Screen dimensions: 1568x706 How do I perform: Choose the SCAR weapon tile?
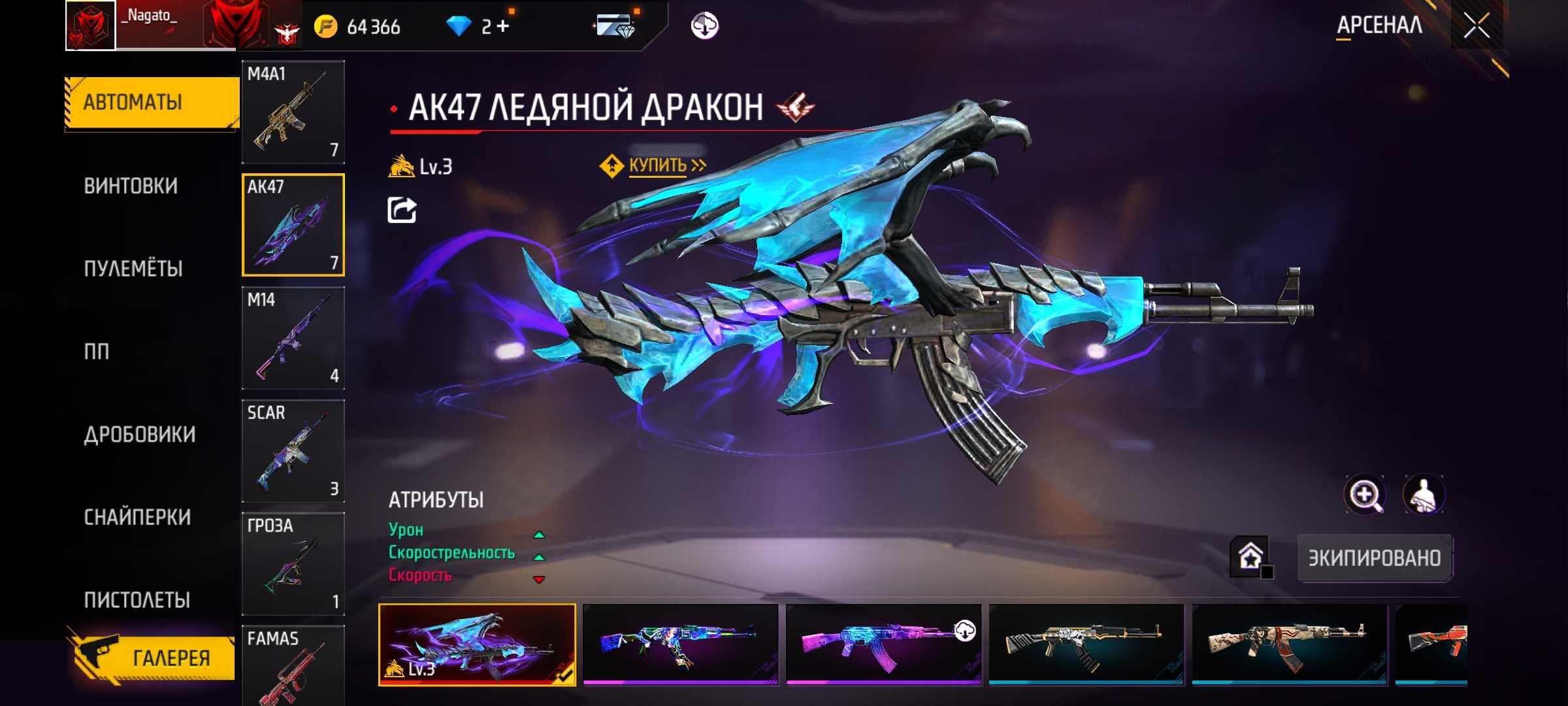click(293, 451)
